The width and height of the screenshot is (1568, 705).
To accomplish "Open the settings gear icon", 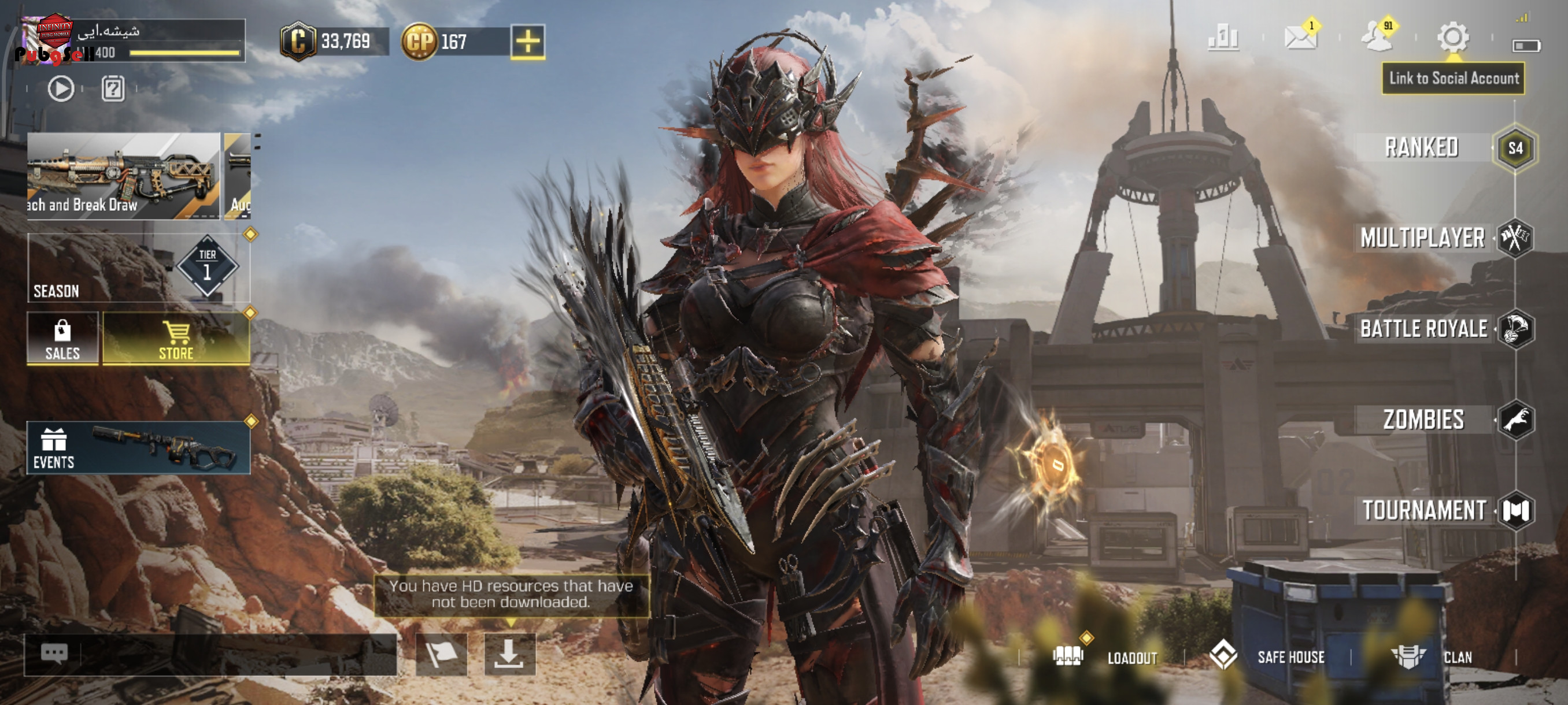I will (x=1453, y=38).
